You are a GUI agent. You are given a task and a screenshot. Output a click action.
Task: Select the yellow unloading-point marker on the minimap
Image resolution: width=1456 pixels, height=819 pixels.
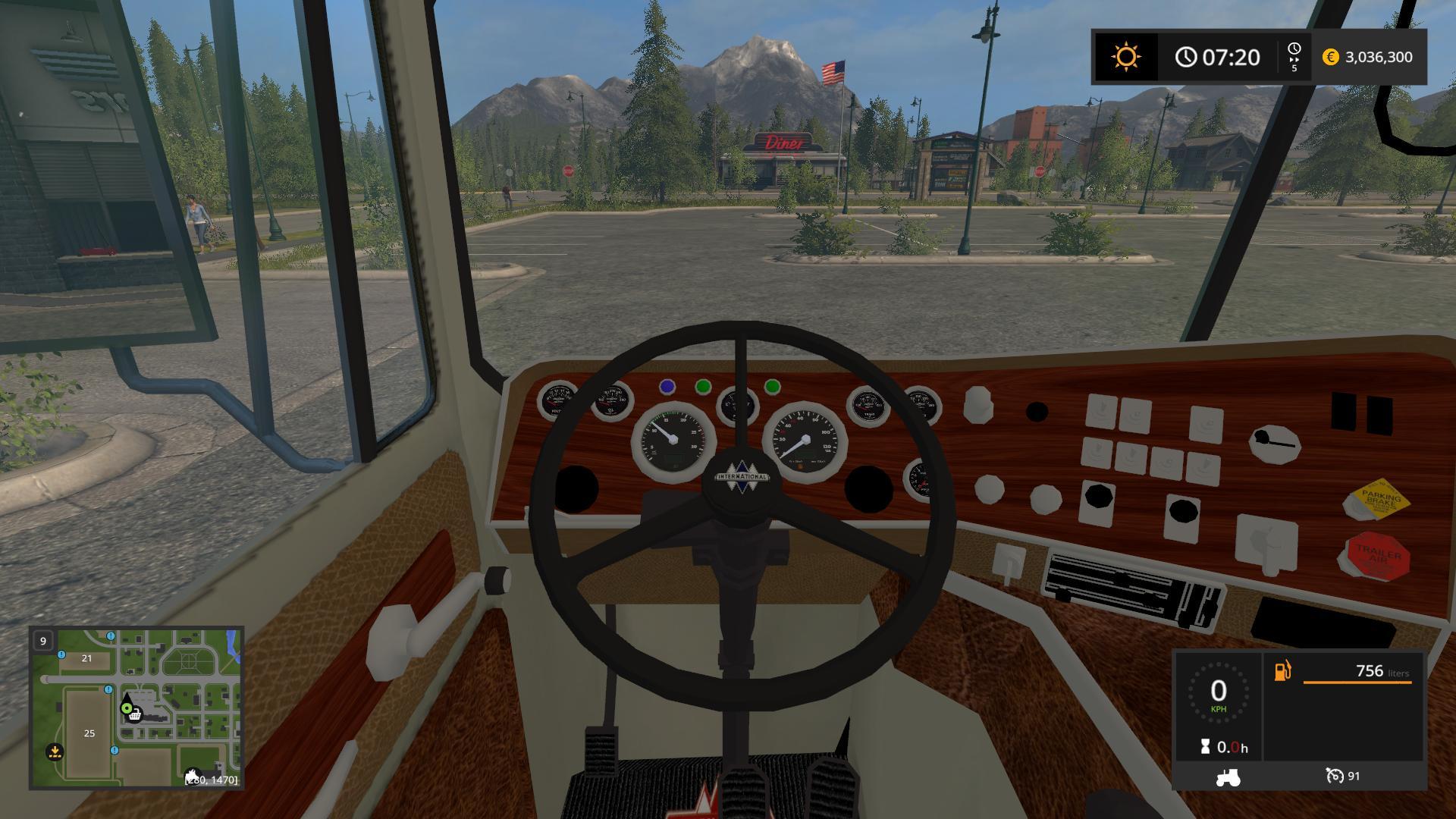[55, 752]
